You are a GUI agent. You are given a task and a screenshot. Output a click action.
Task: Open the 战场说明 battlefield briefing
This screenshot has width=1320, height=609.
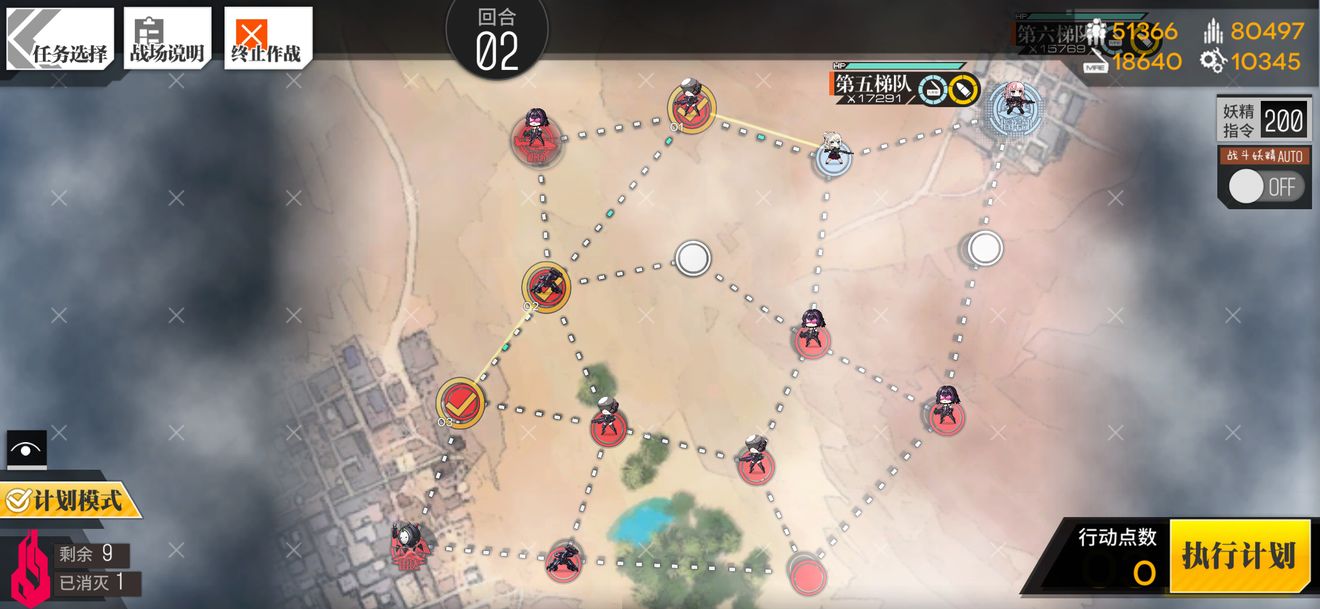167,39
